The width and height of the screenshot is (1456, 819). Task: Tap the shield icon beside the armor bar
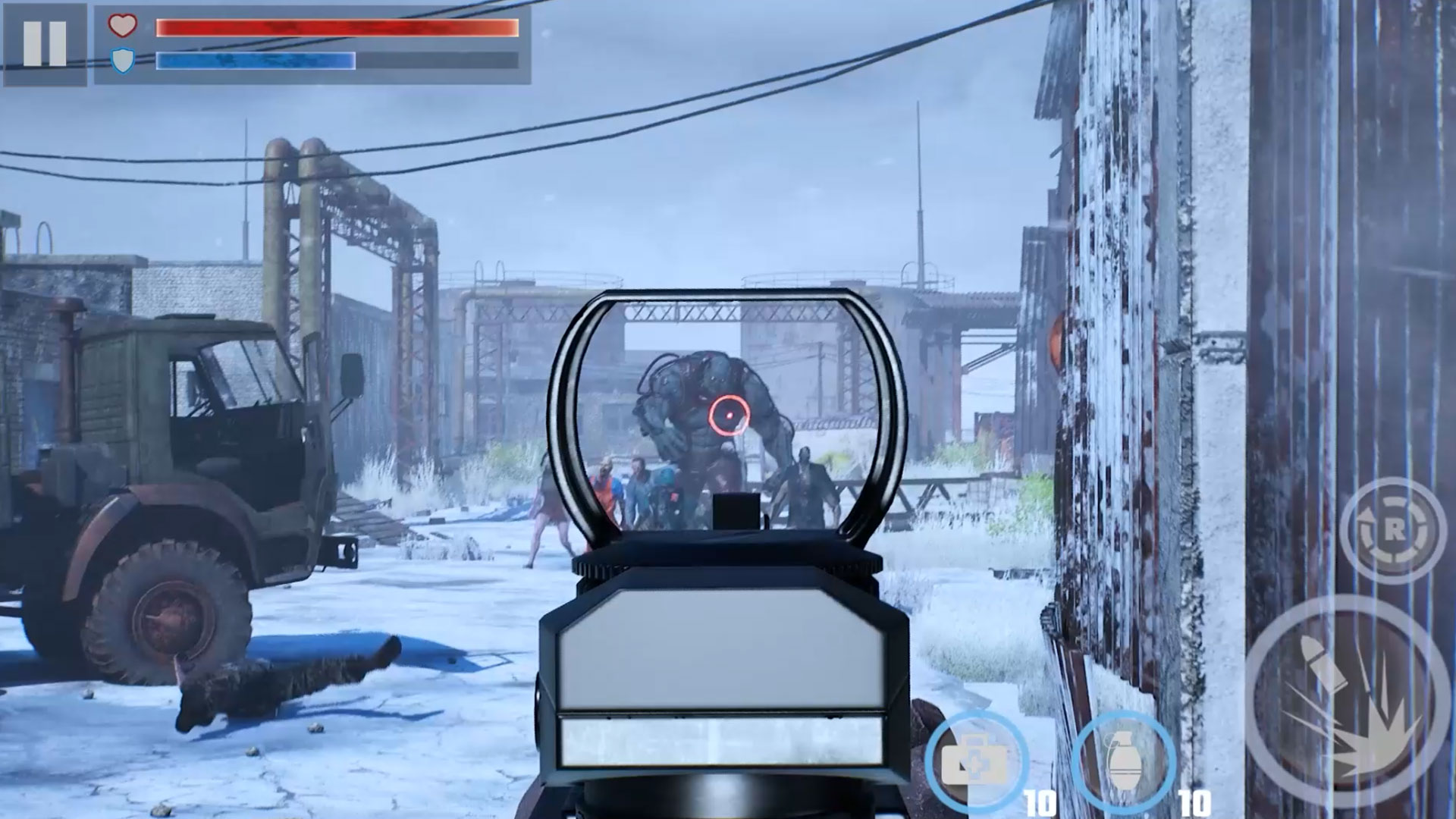[x=123, y=61]
